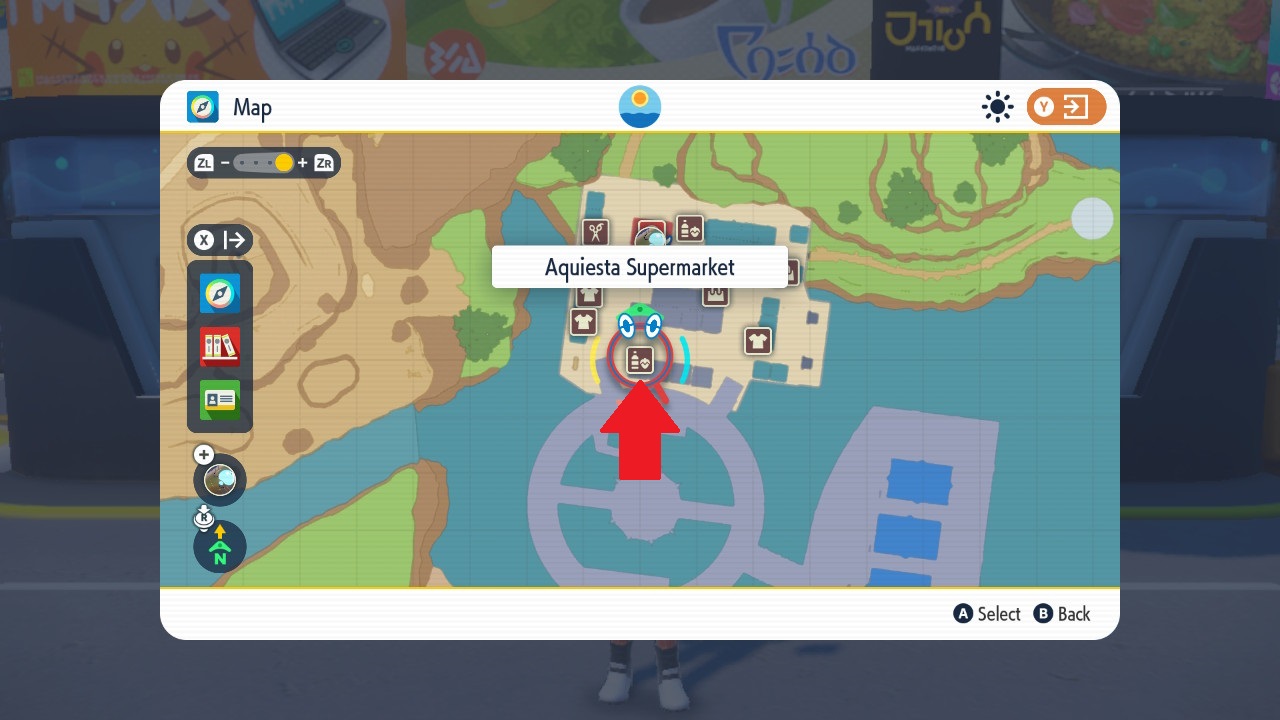Open the hair salon scissors icon
The image size is (1280, 720).
tap(596, 228)
